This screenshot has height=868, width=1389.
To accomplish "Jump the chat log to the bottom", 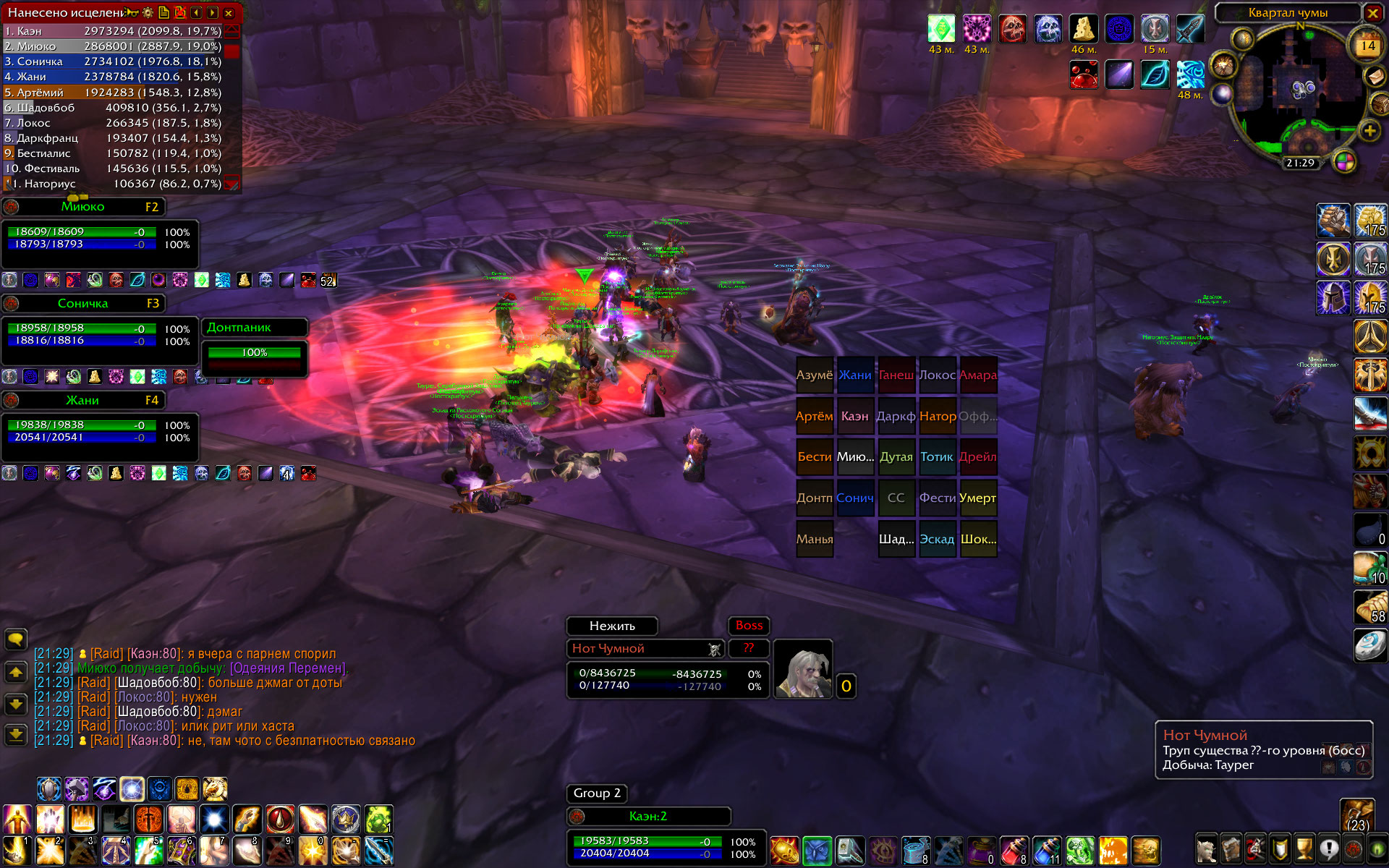I will 16,736.
